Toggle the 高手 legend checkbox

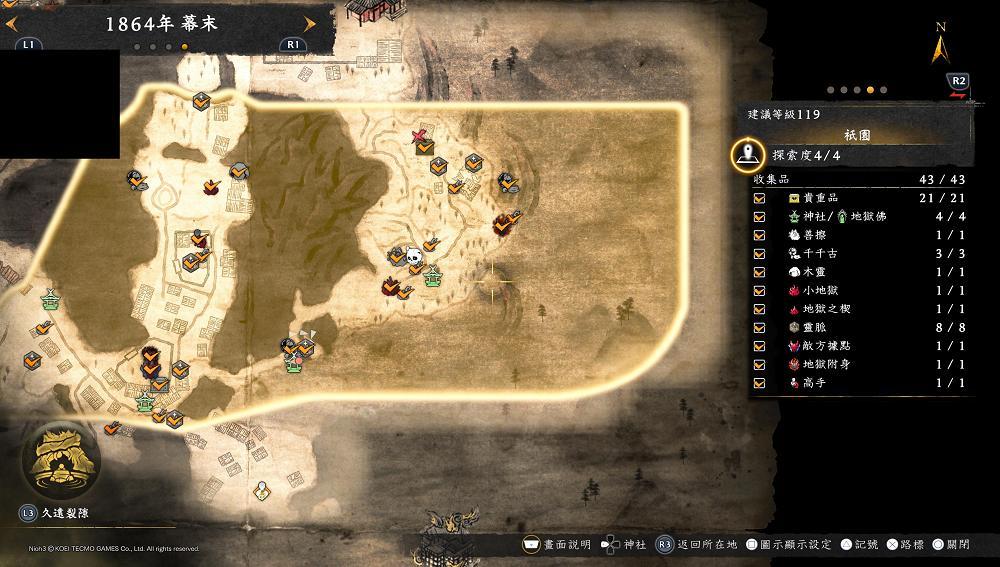(760, 383)
